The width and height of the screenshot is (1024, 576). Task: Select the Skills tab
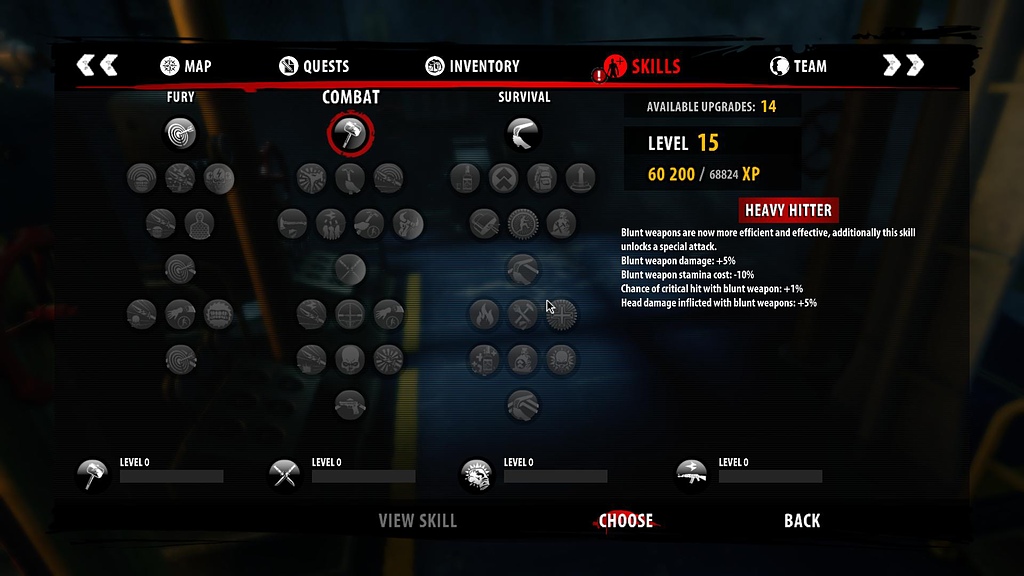643,67
